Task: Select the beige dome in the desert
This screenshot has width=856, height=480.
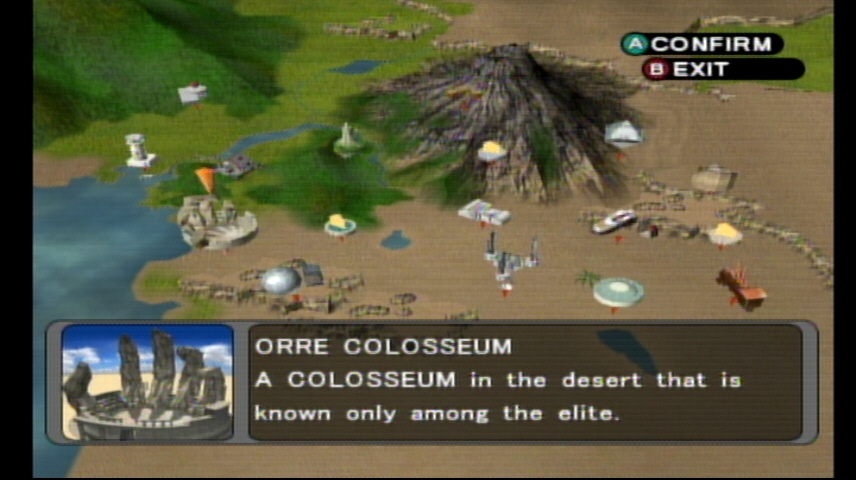Action: click(x=713, y=179)
